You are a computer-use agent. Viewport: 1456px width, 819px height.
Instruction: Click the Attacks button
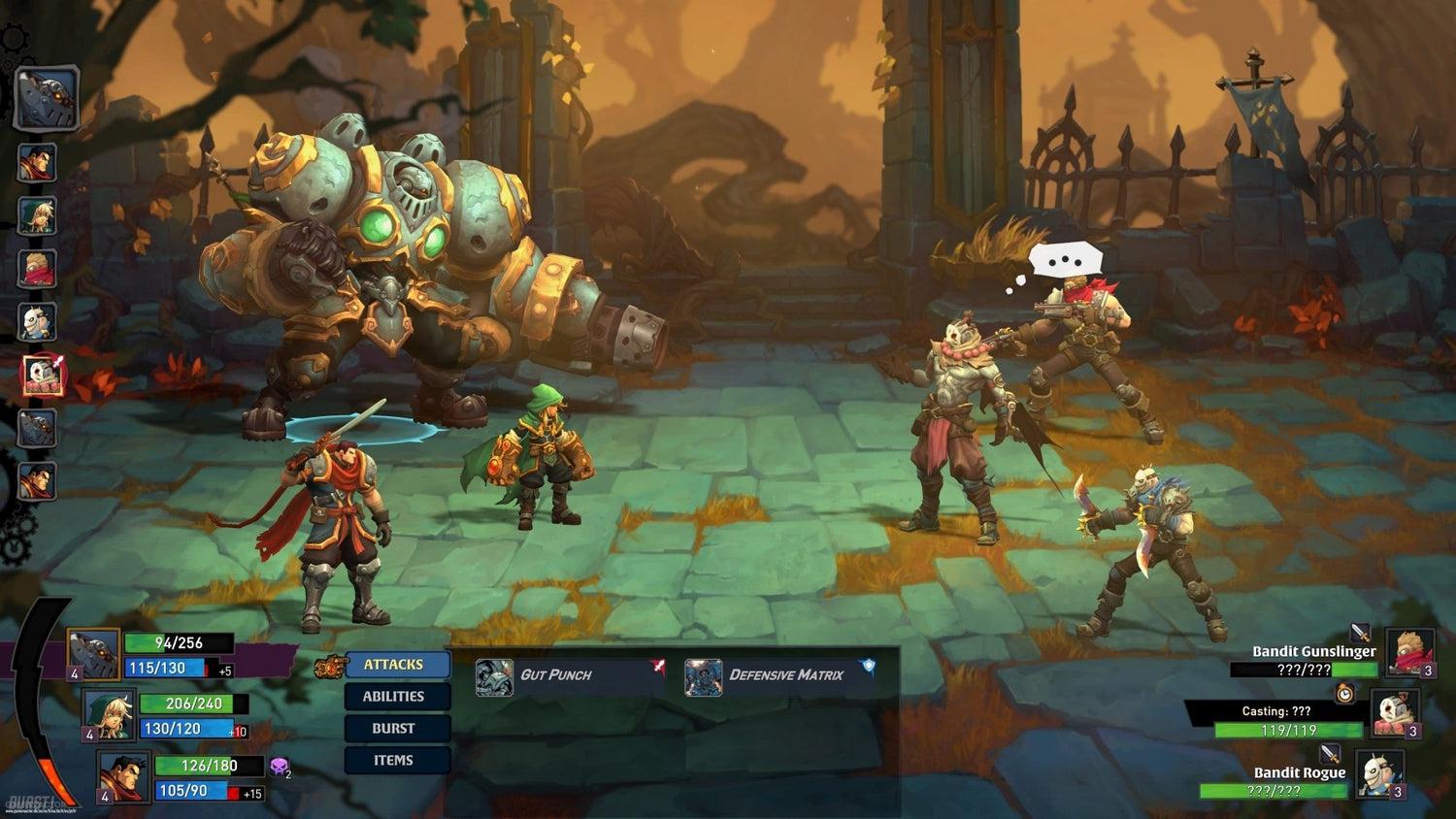pos(397,665)
